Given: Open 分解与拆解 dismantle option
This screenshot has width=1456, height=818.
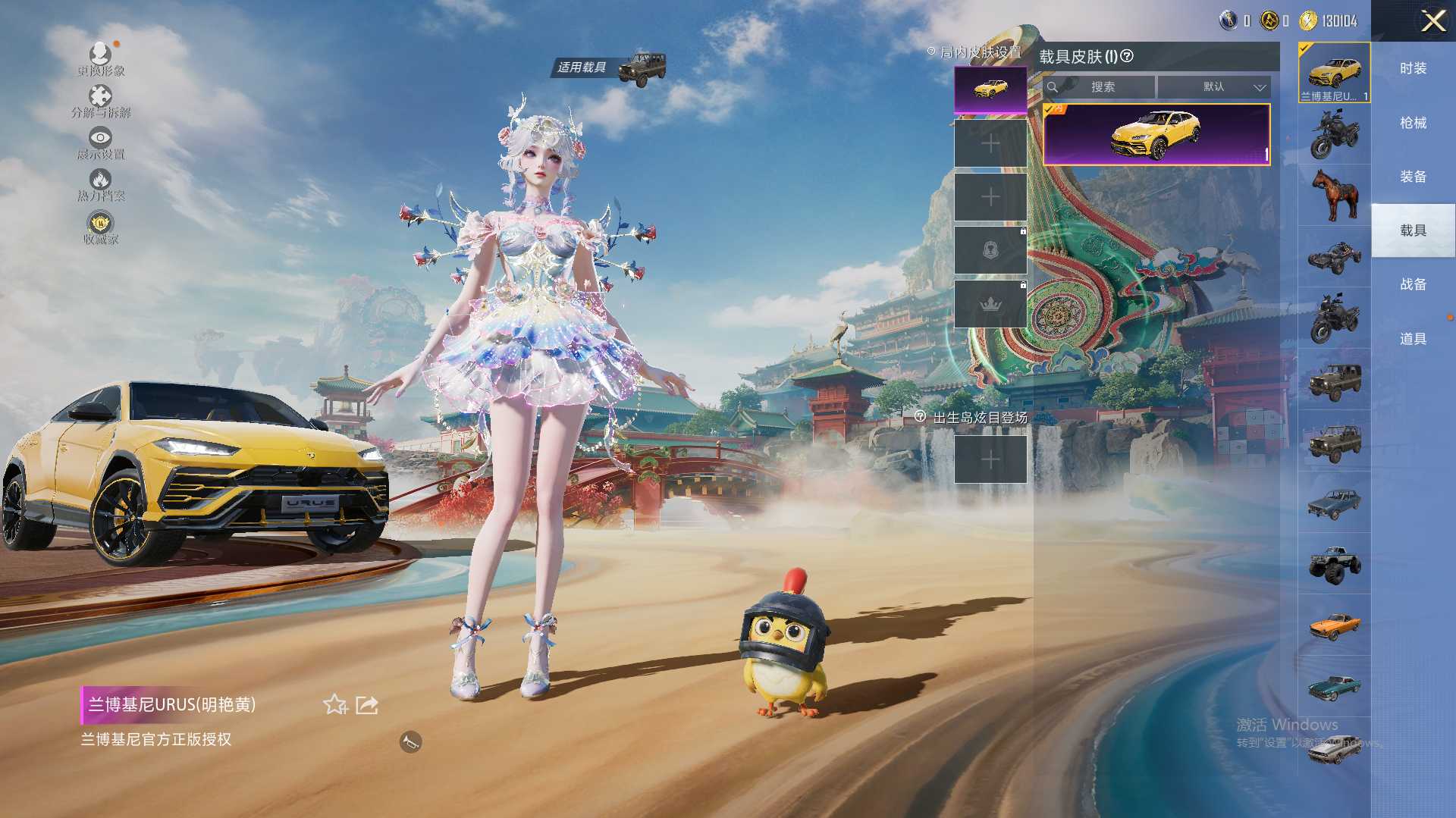Looking at the screenshot, I should tap(100, 102).
